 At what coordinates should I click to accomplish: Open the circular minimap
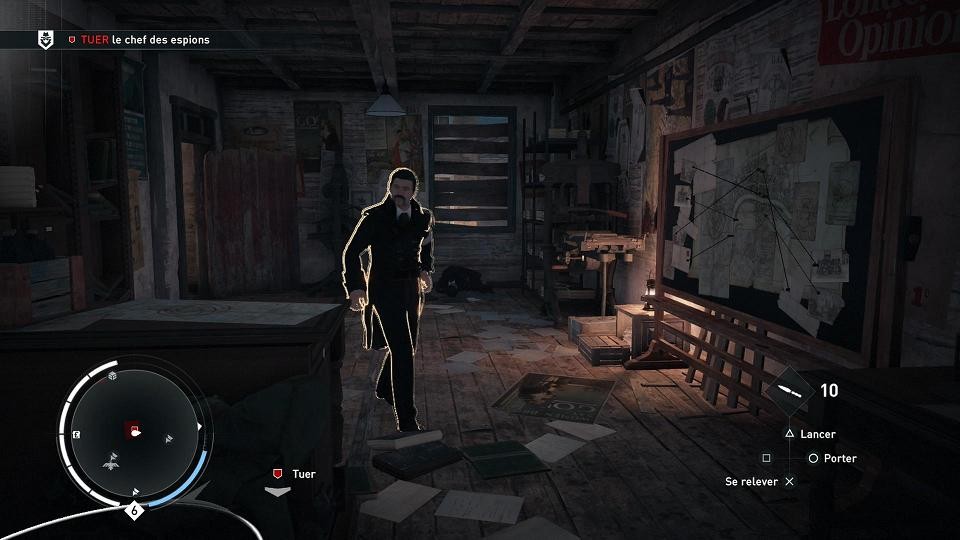point(133,433)
